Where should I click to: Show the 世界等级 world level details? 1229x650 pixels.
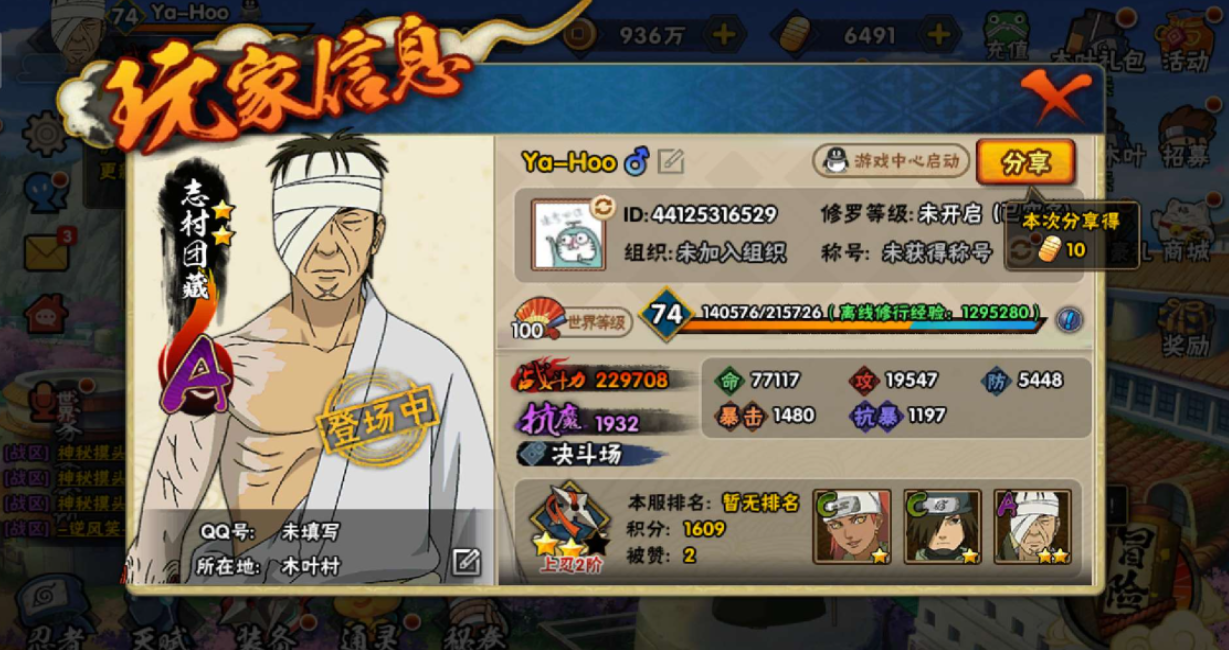(574, 321)
